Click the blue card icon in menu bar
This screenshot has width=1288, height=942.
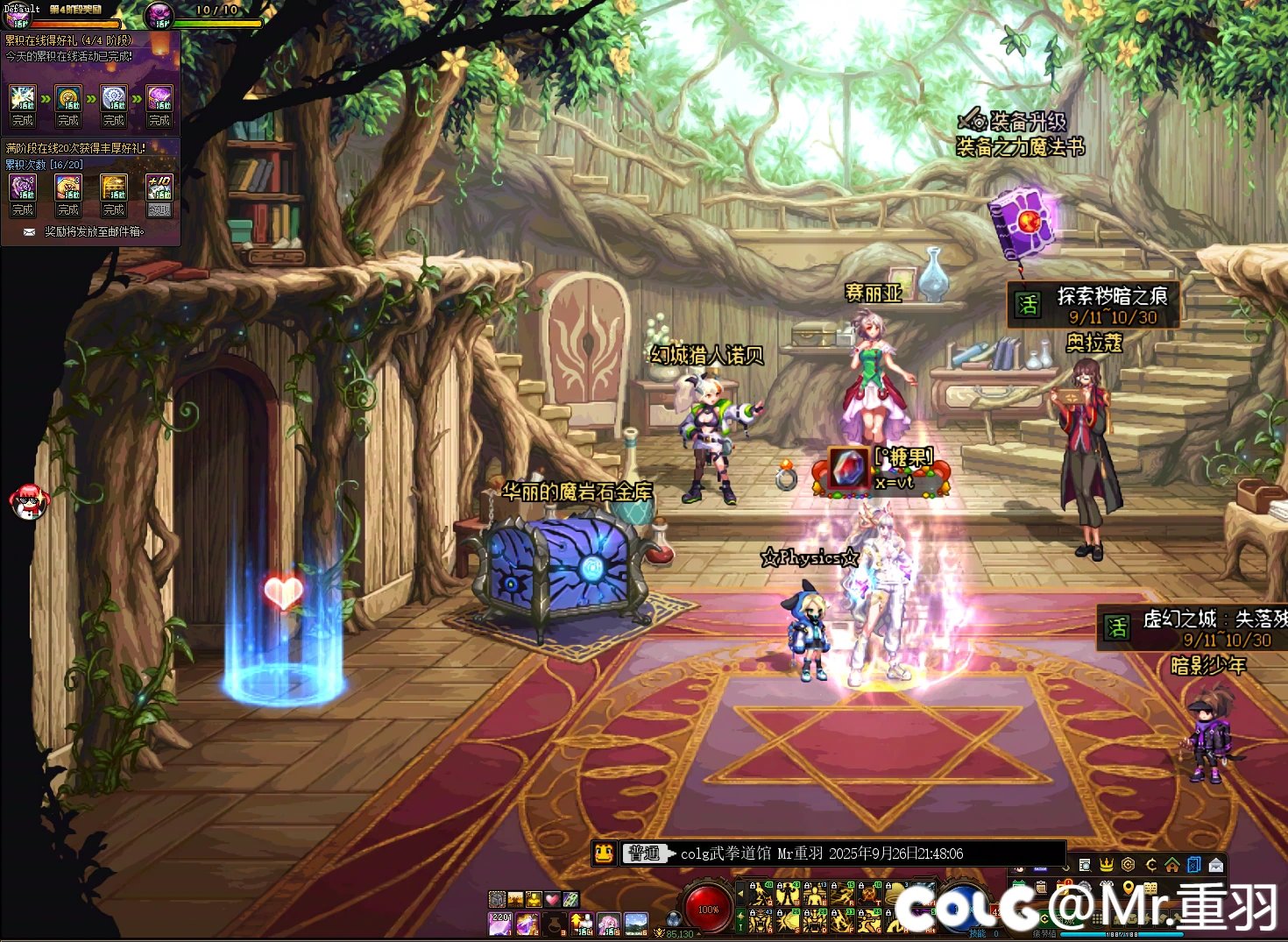1194,865
